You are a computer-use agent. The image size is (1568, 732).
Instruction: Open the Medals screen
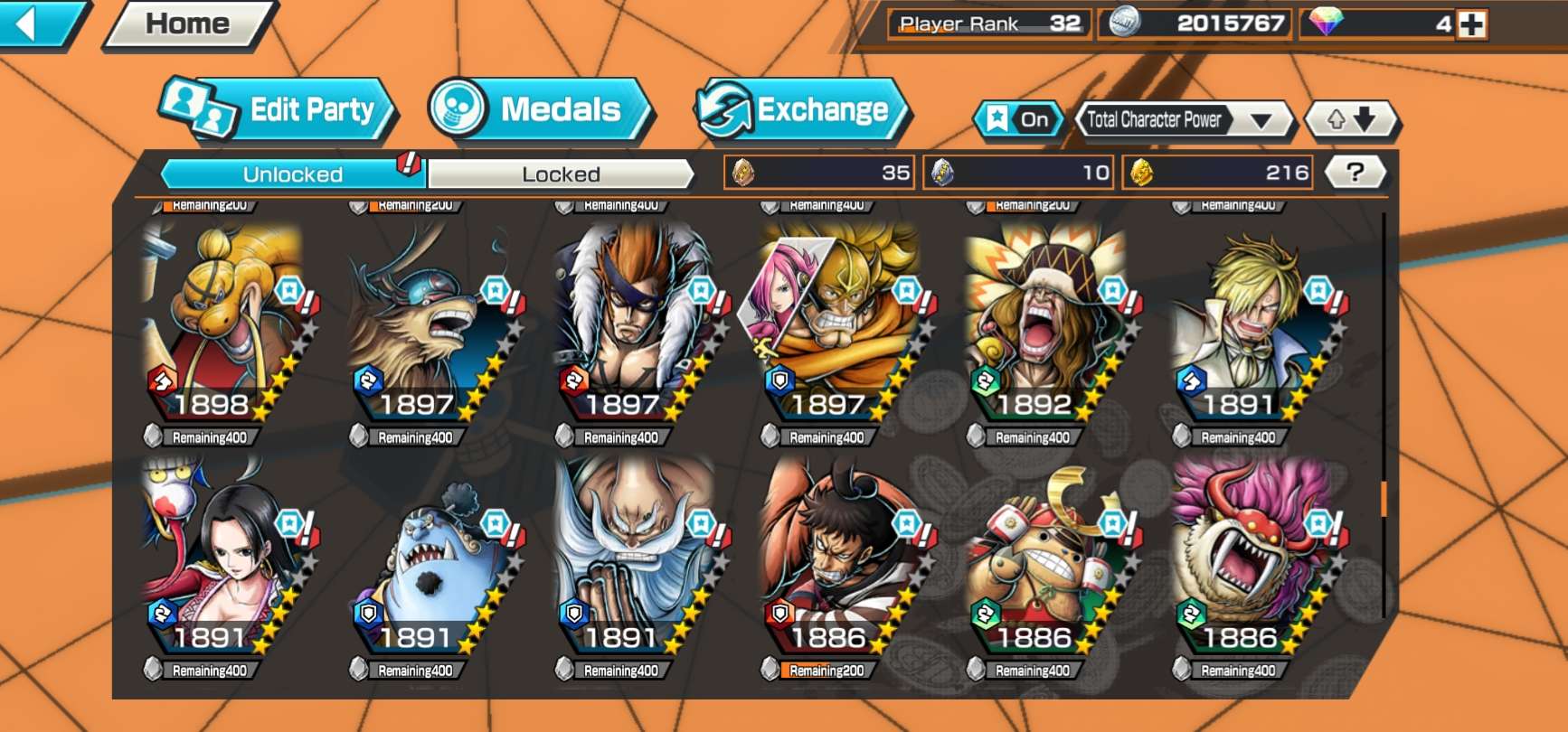[538, 110]
